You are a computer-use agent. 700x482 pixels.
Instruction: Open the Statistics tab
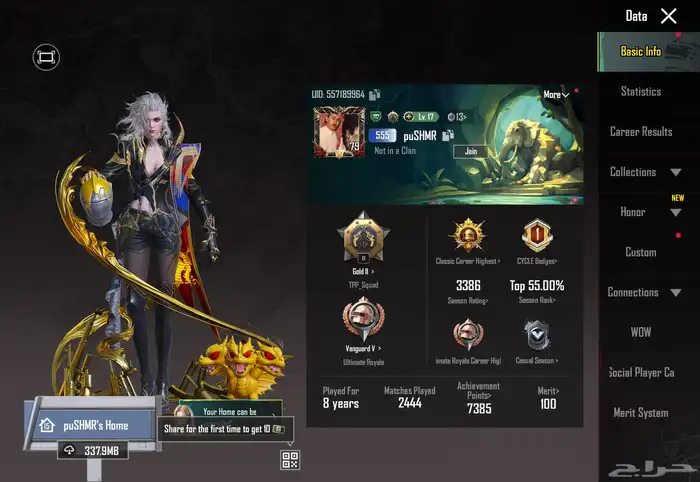tap(641, 92)
